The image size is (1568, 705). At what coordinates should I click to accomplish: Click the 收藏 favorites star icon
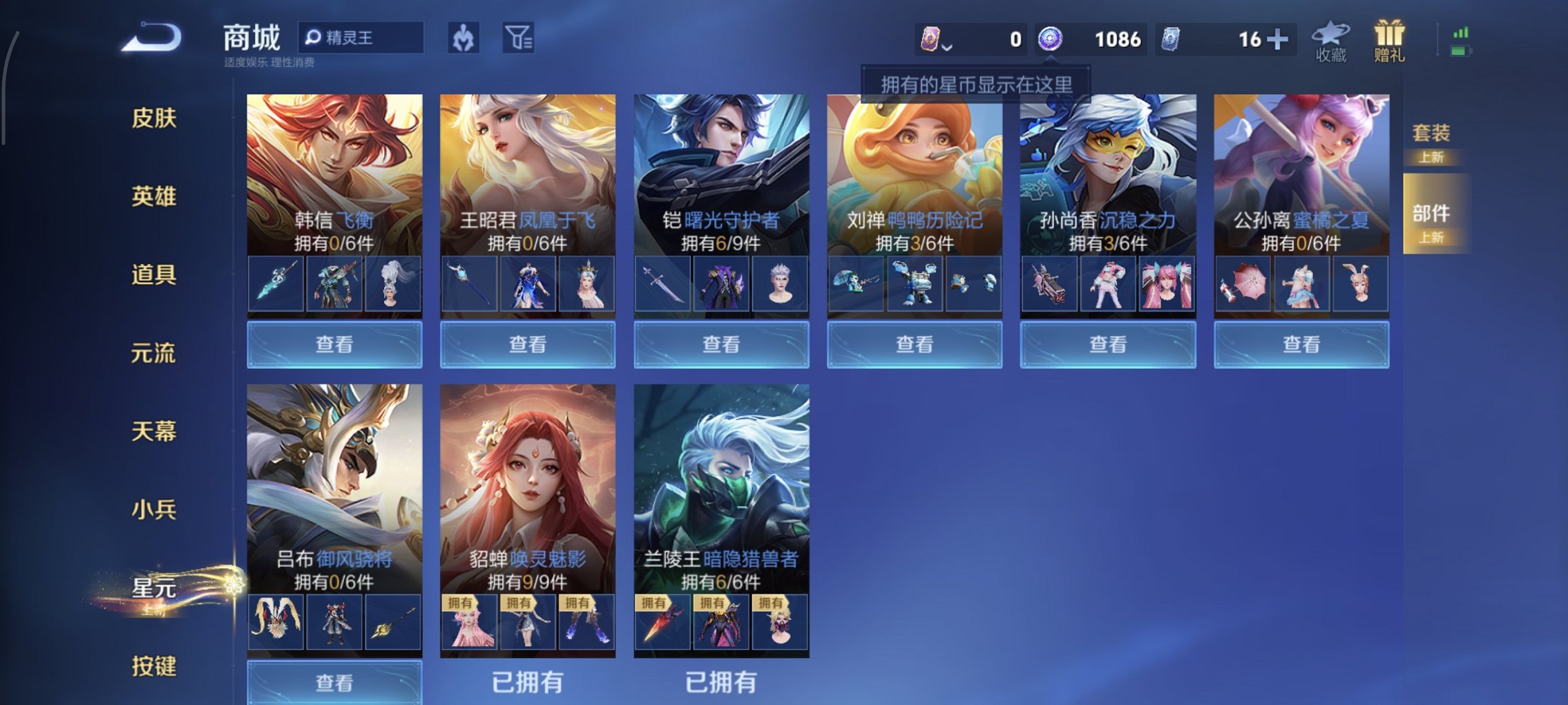coord(1330,39)
